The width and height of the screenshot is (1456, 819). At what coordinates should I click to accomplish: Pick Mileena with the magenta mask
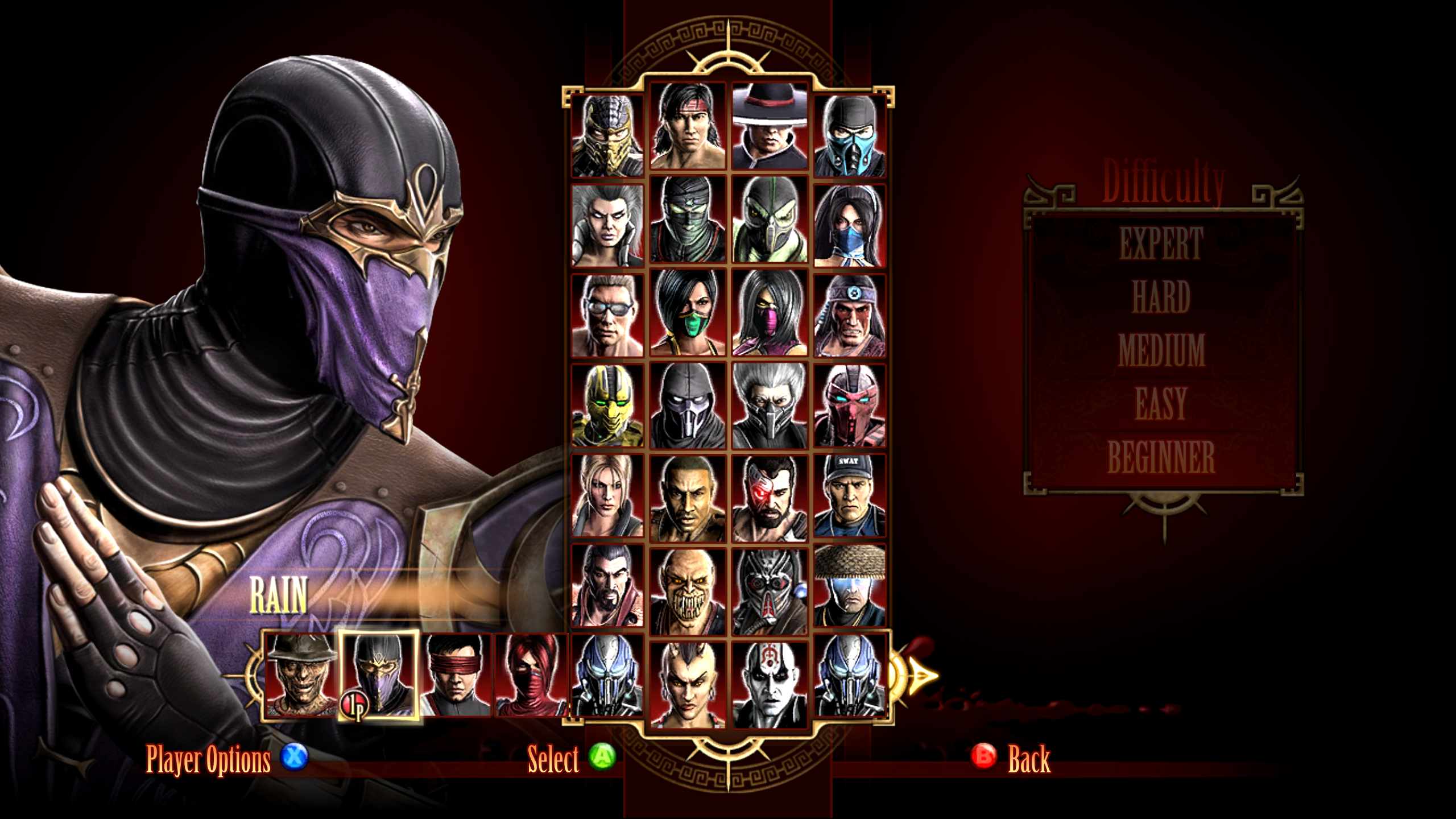coord(770,313)
